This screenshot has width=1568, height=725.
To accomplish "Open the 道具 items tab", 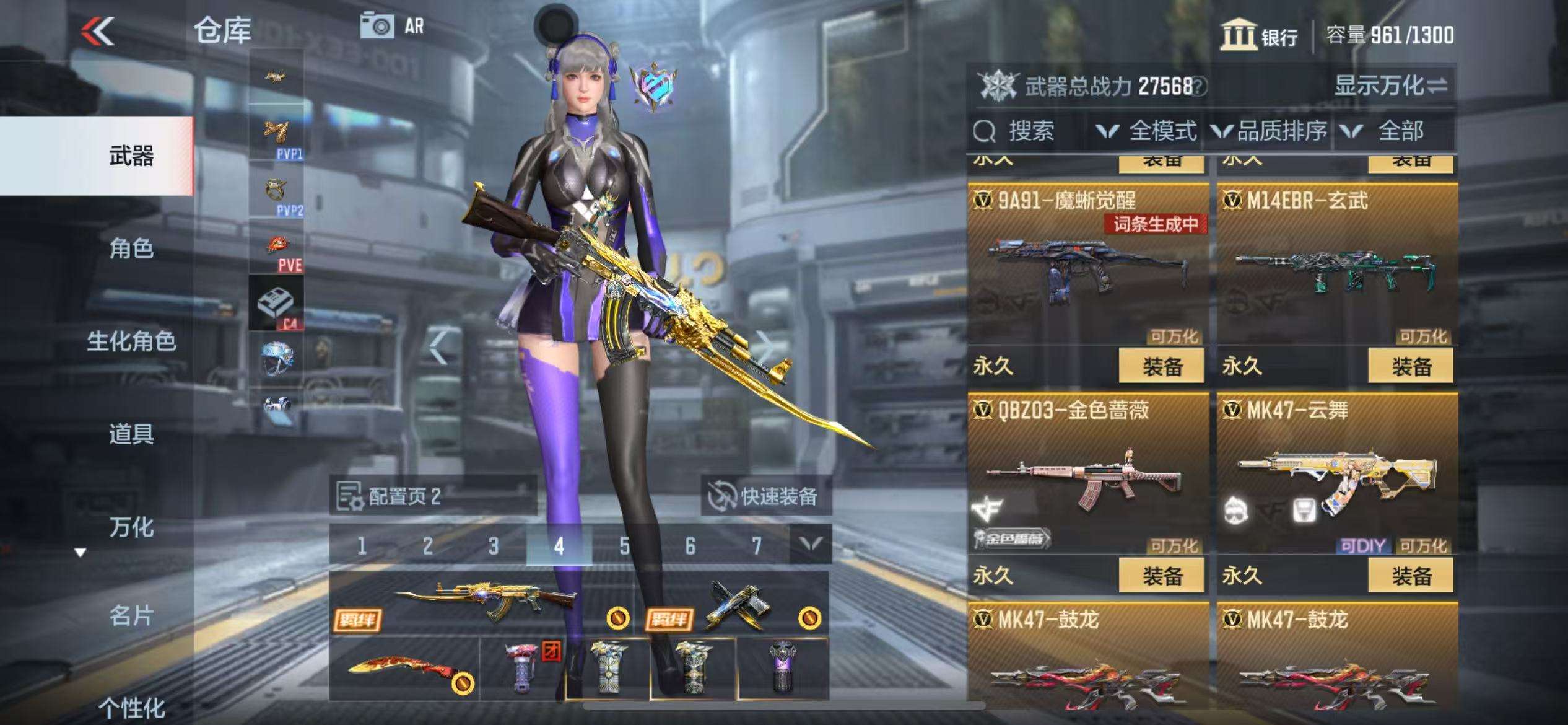I will 131,434.
